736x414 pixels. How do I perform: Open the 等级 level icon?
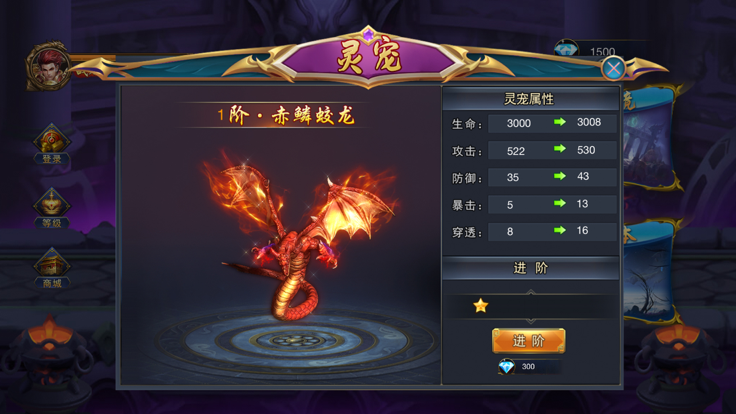(x=51, y=207)
